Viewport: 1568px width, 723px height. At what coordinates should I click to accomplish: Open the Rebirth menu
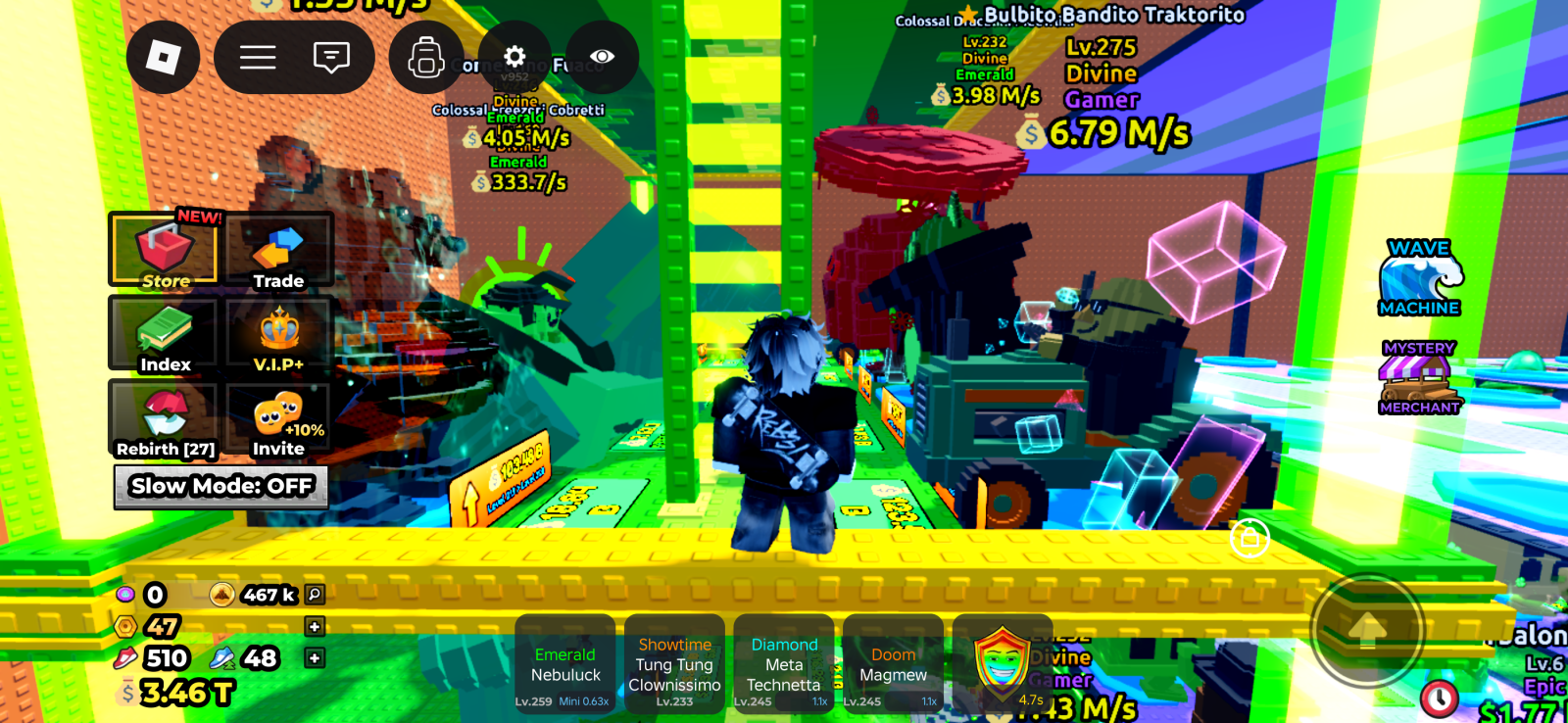pyautogui.click(x=164, y=420)
